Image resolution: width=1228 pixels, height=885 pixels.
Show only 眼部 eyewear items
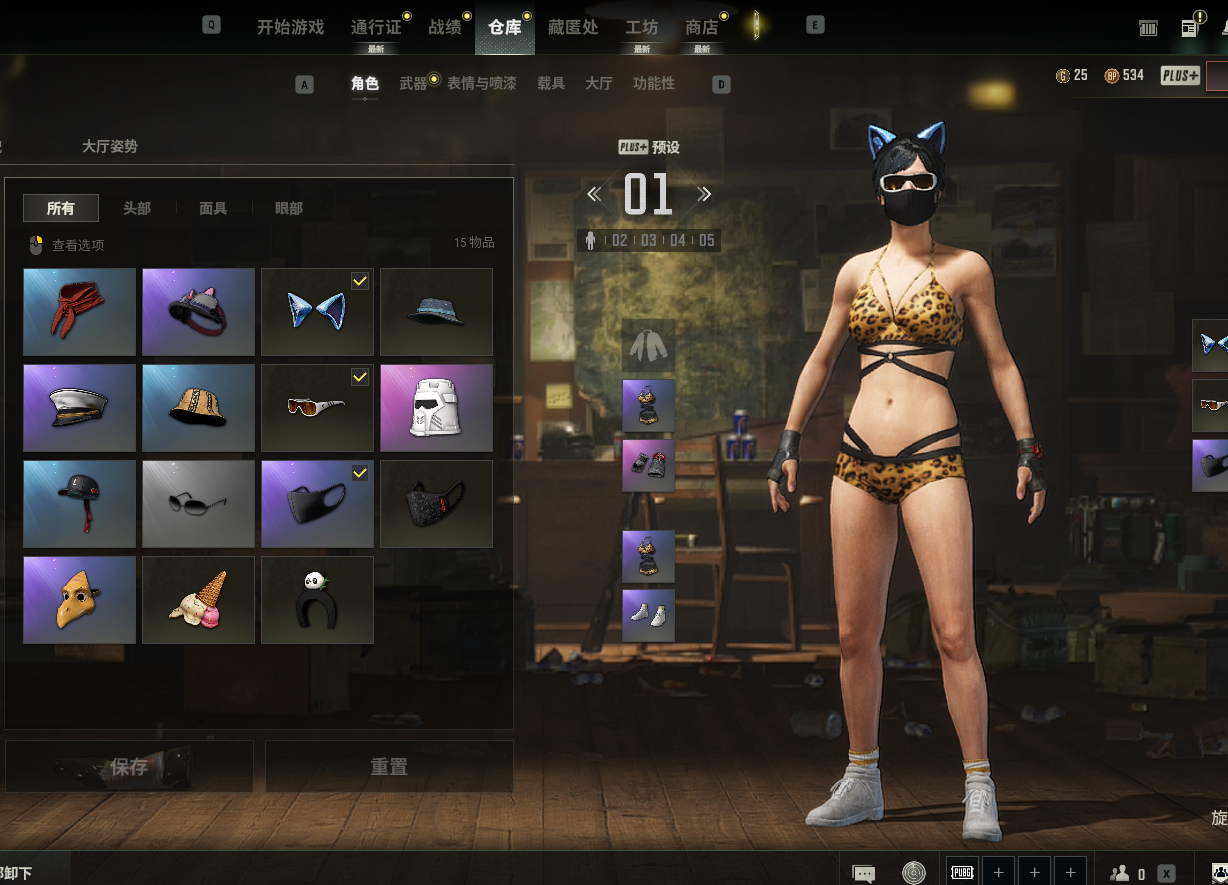click(x=289, y=208)
